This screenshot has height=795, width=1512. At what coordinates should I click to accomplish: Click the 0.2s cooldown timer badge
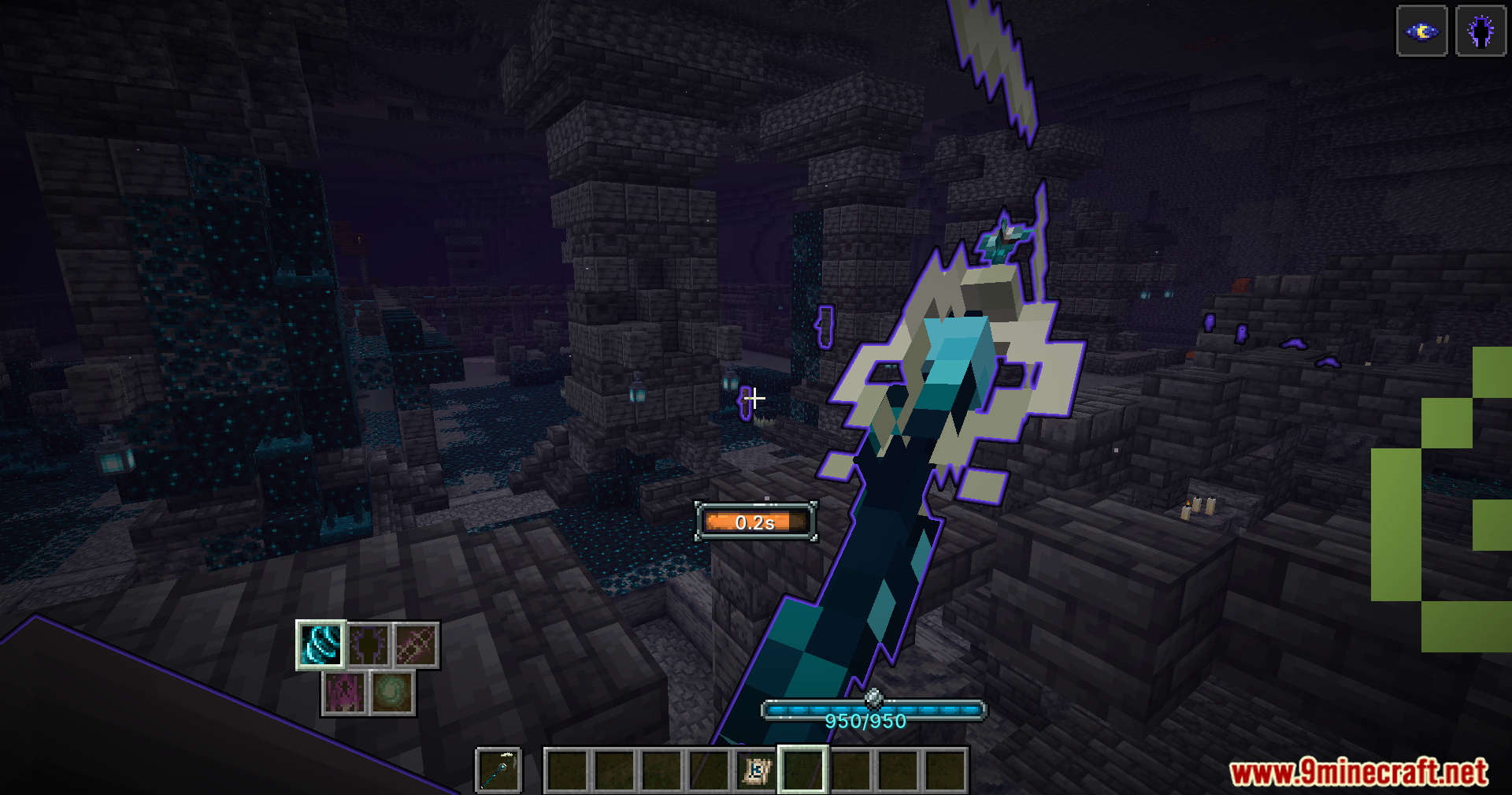coord(754,522)
